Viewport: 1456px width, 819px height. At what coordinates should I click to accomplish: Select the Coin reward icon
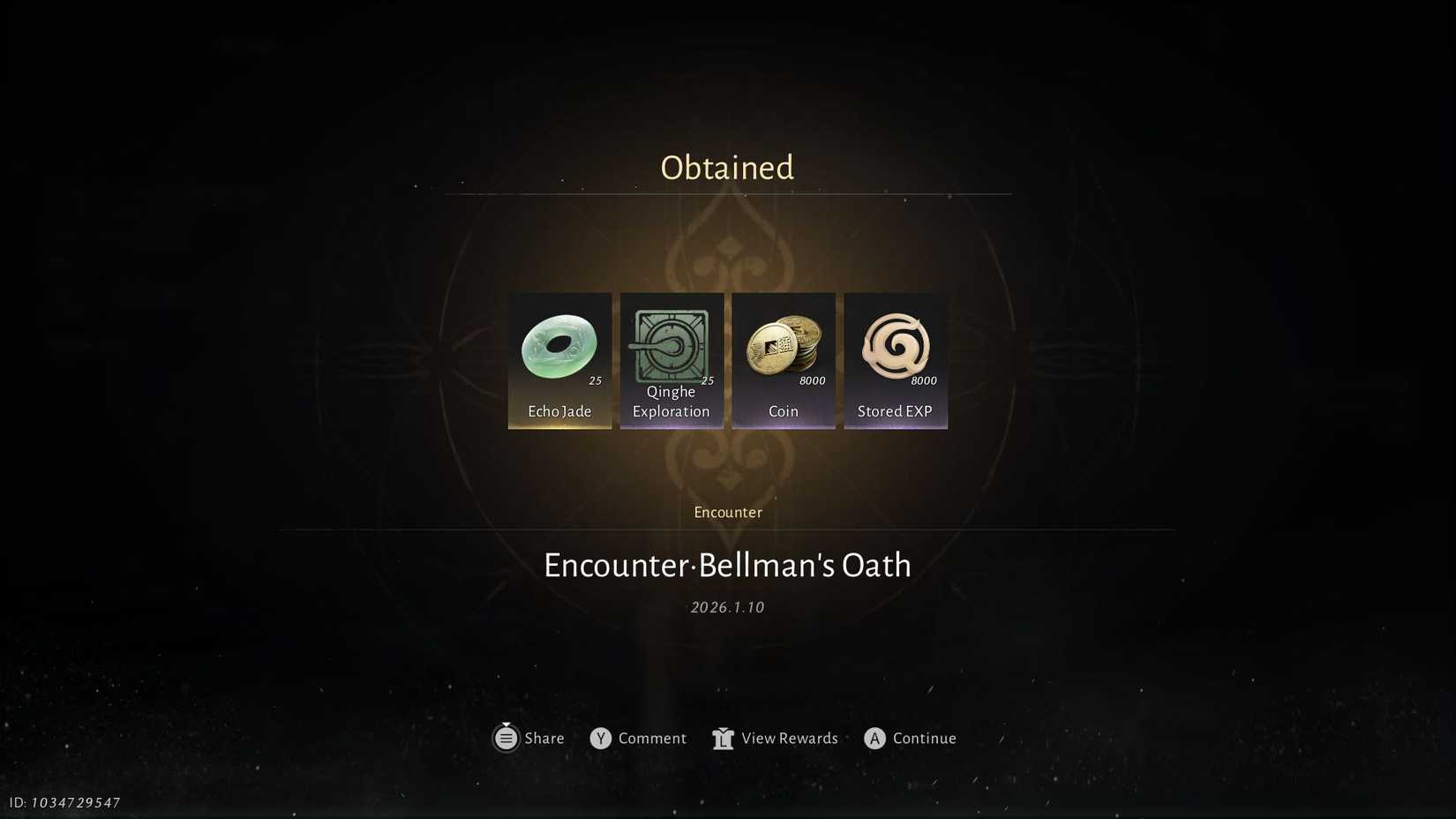[784, 346]
